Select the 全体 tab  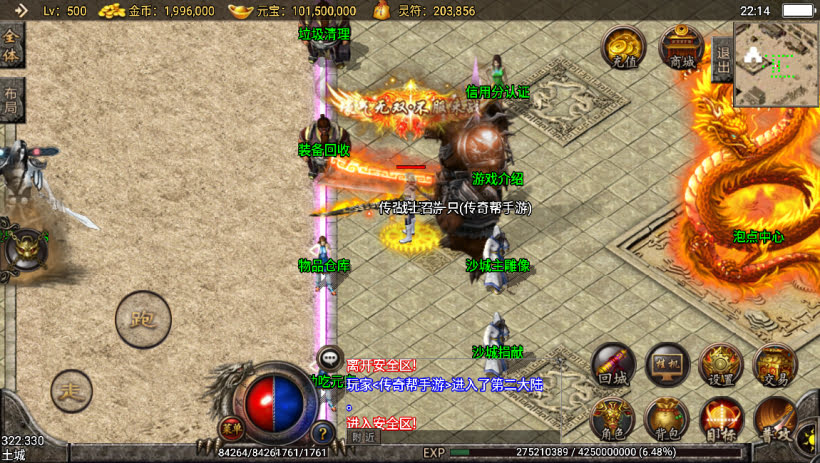[12, 44]
